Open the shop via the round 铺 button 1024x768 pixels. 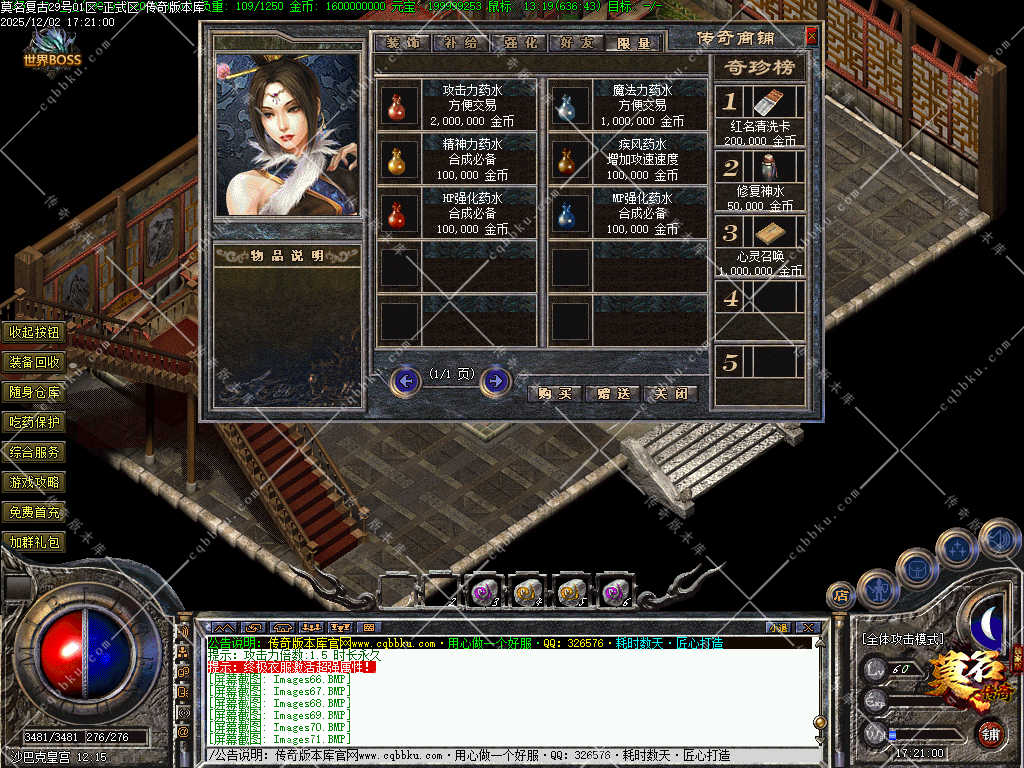pyautogui.click(x=989, y=733)
